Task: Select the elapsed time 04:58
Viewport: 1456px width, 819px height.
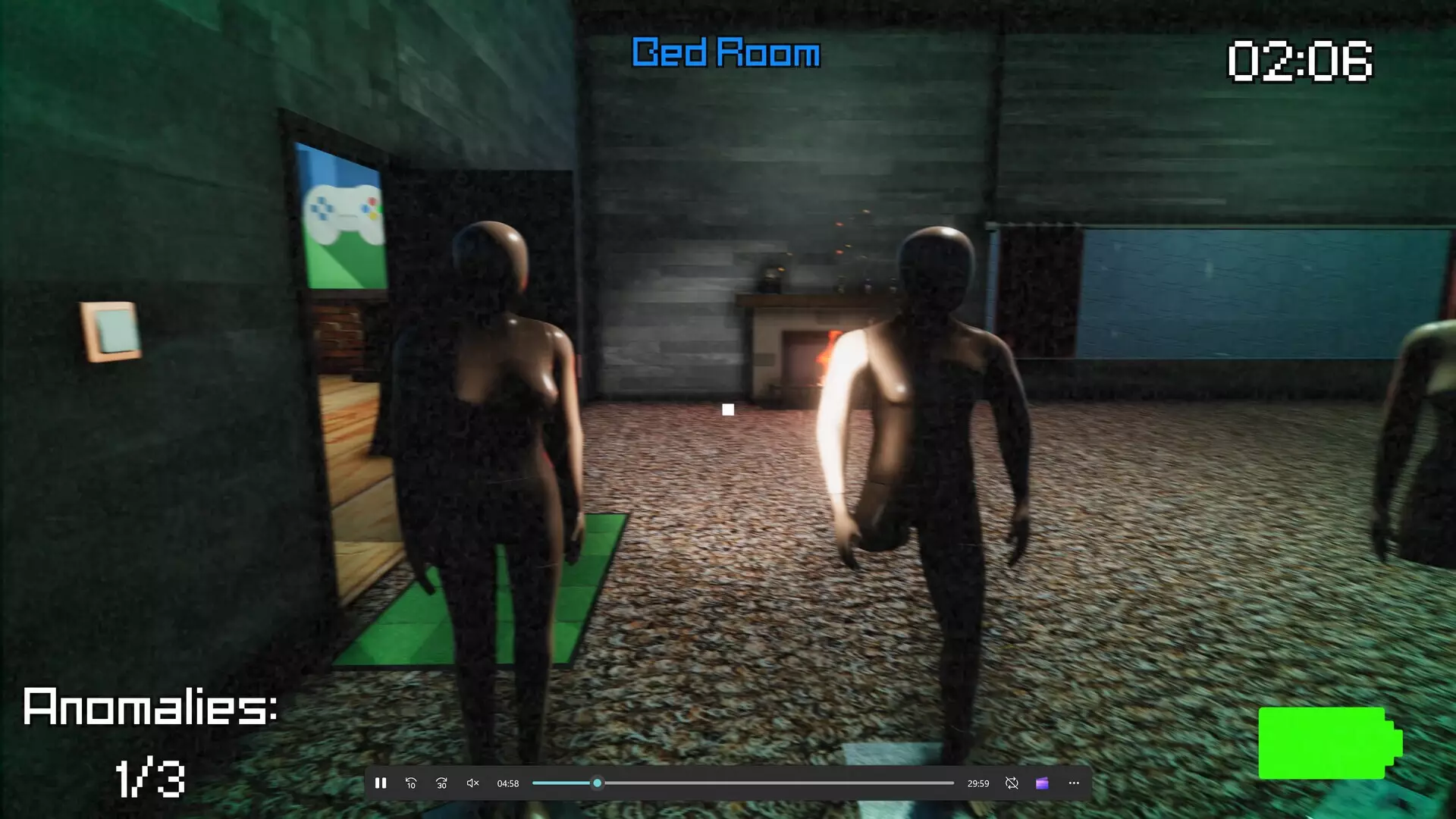Action: click(x=508, y=783)
